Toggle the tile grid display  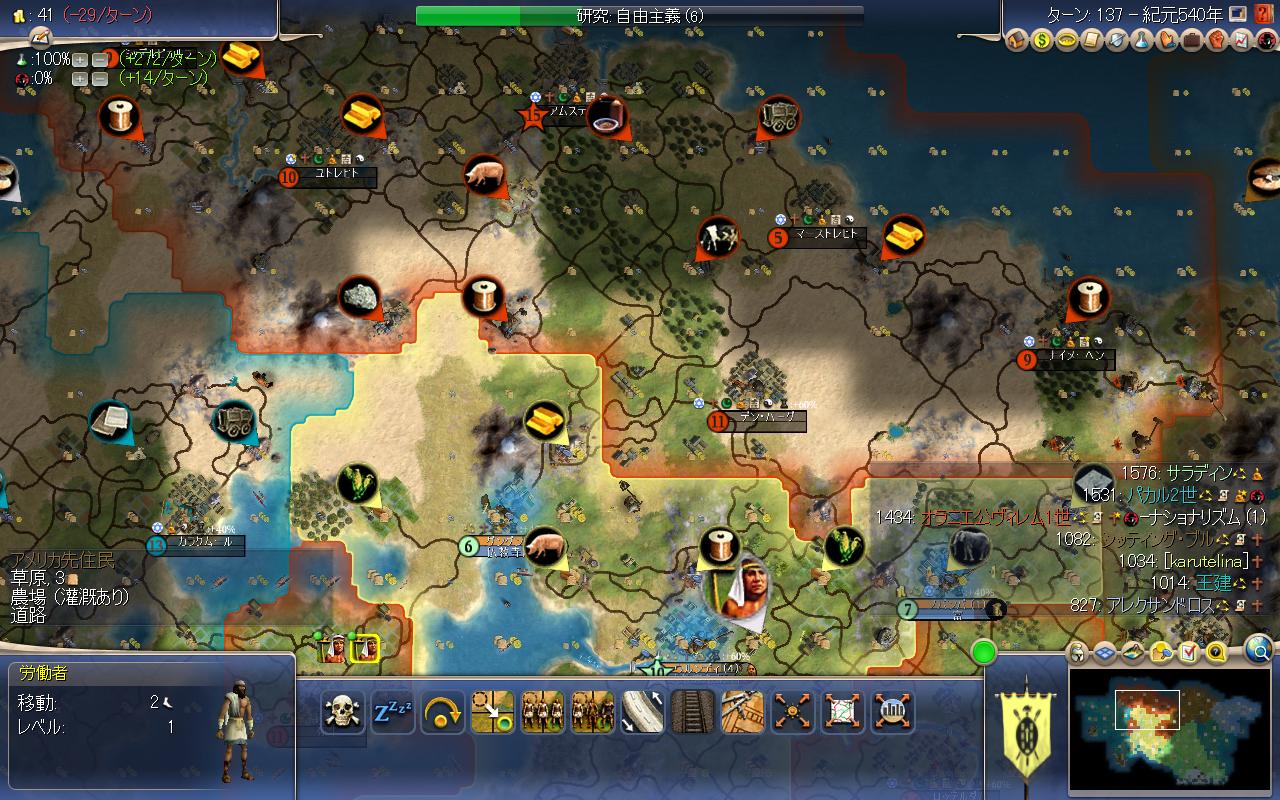(x=1105, y=653)
